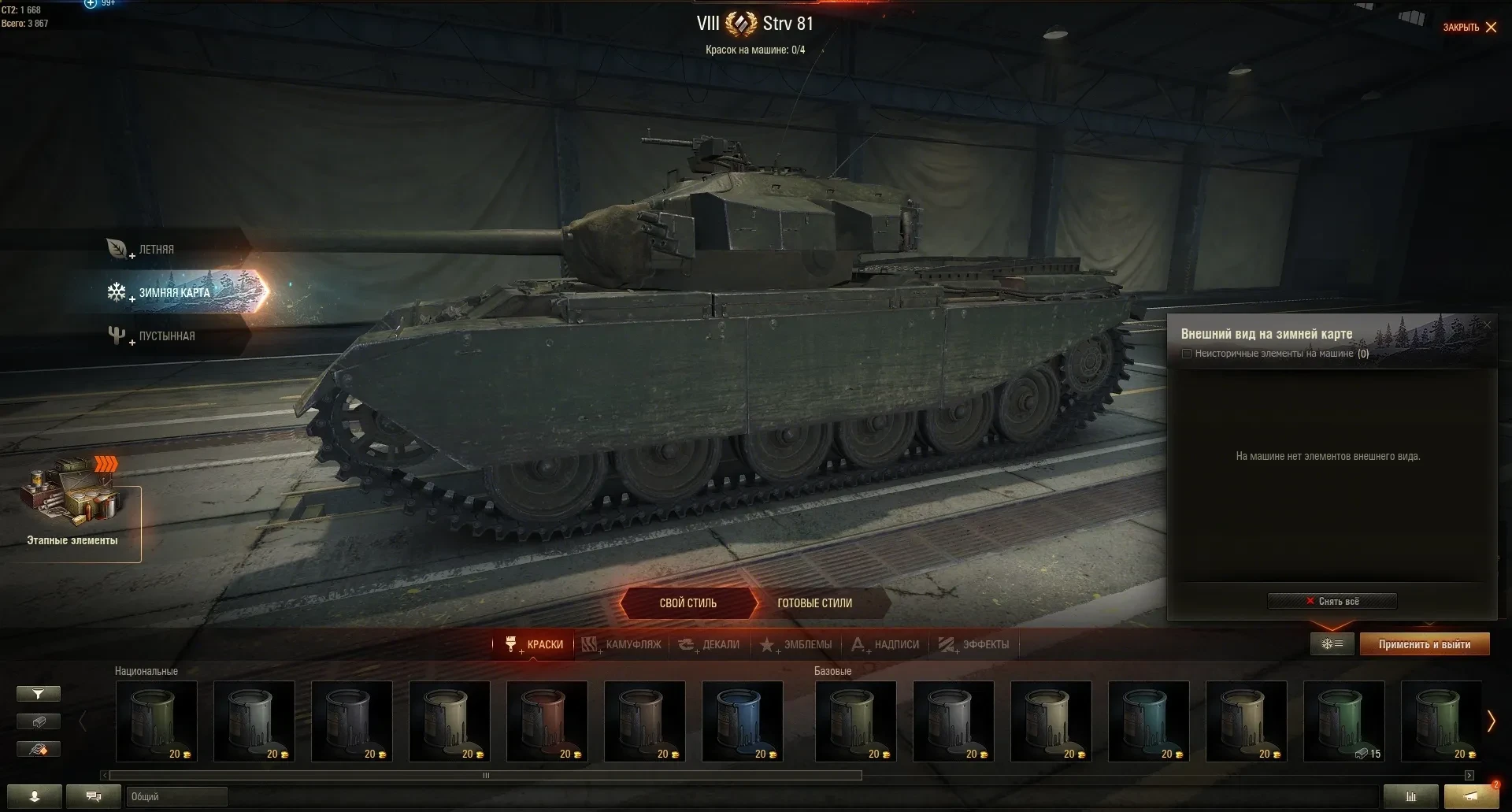Choose the ЗИМНЯЯ КАРТА winter option

point(174,293)
